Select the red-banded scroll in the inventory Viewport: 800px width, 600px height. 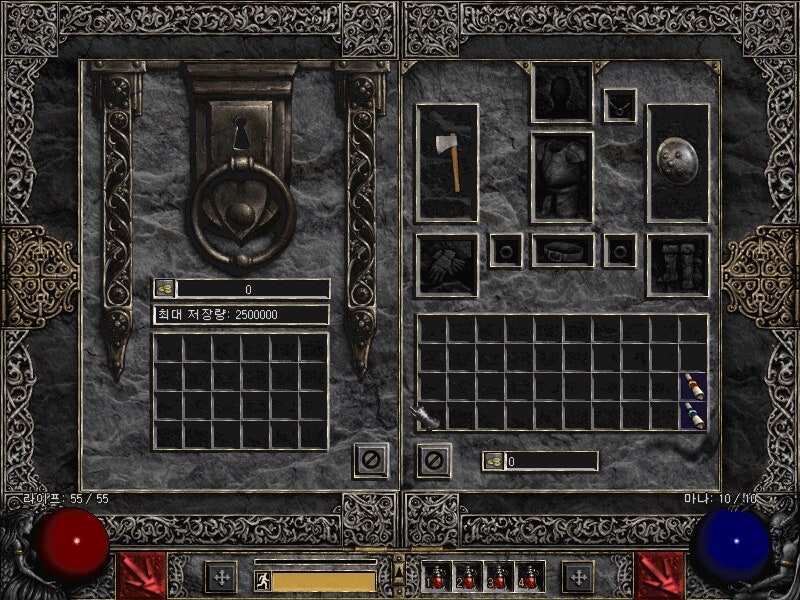coord(693,385)
